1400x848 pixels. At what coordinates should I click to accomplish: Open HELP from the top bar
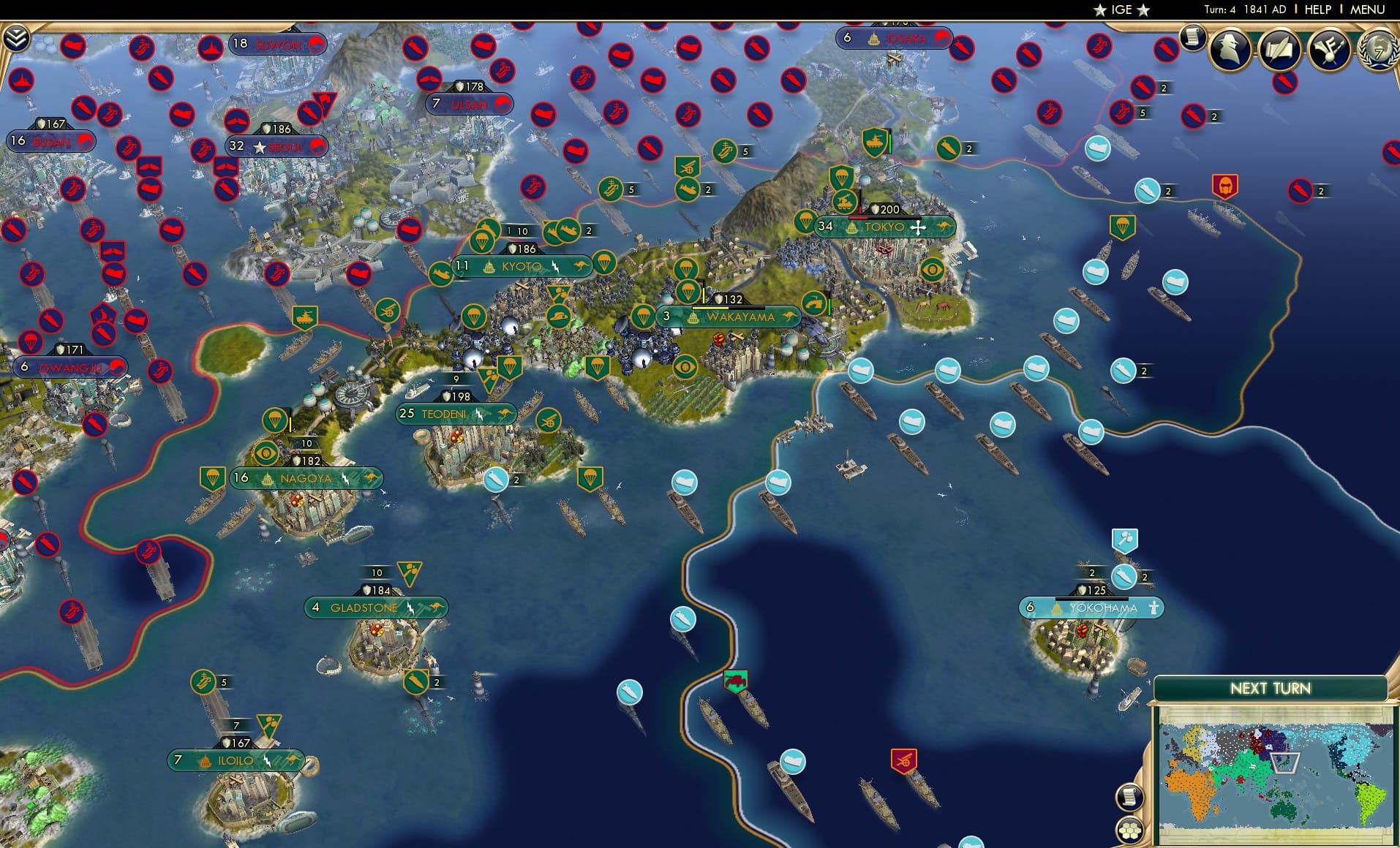(1317, 10)
